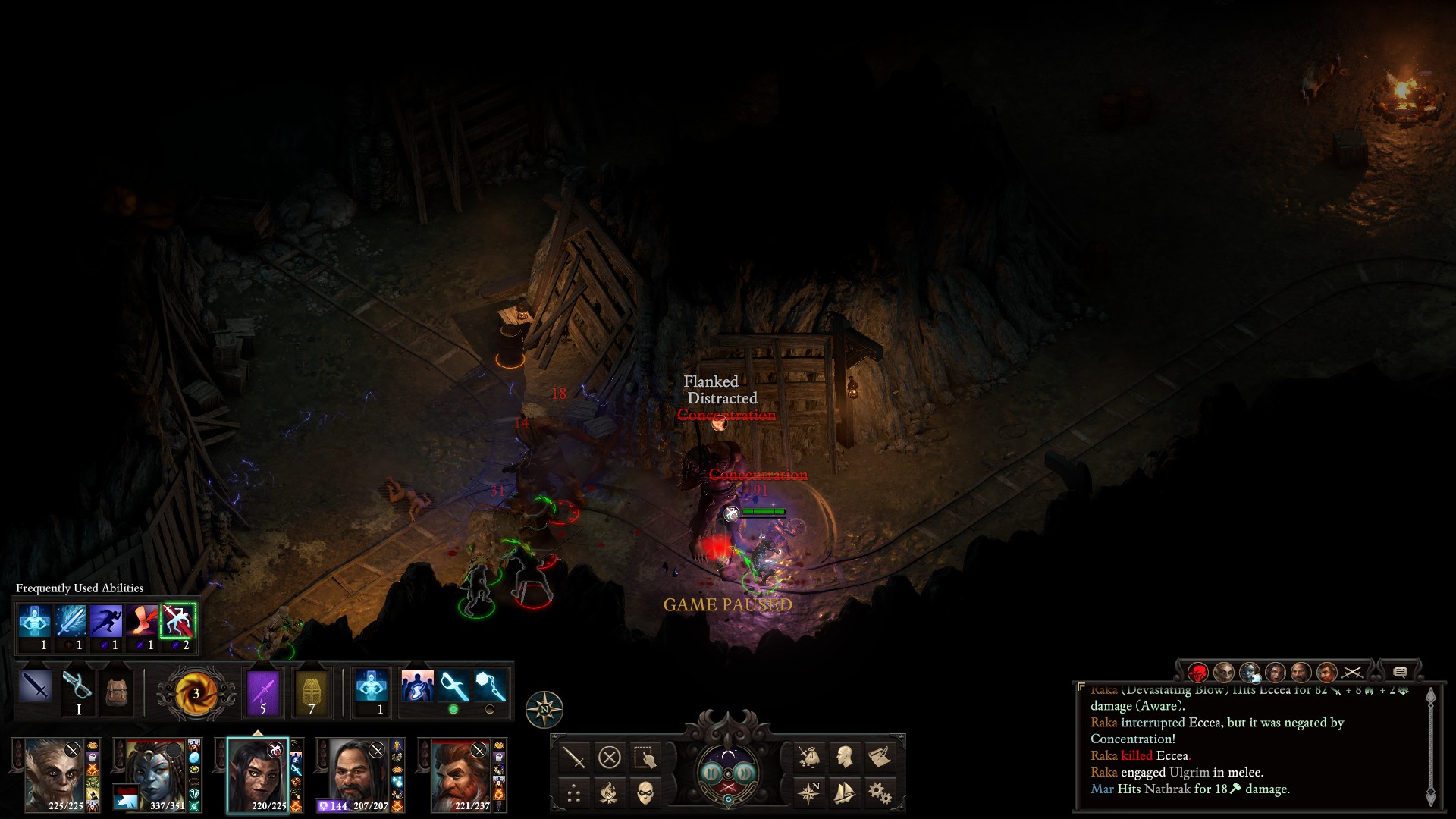Toggle the flail and chain modal ability

pos(490,687)
